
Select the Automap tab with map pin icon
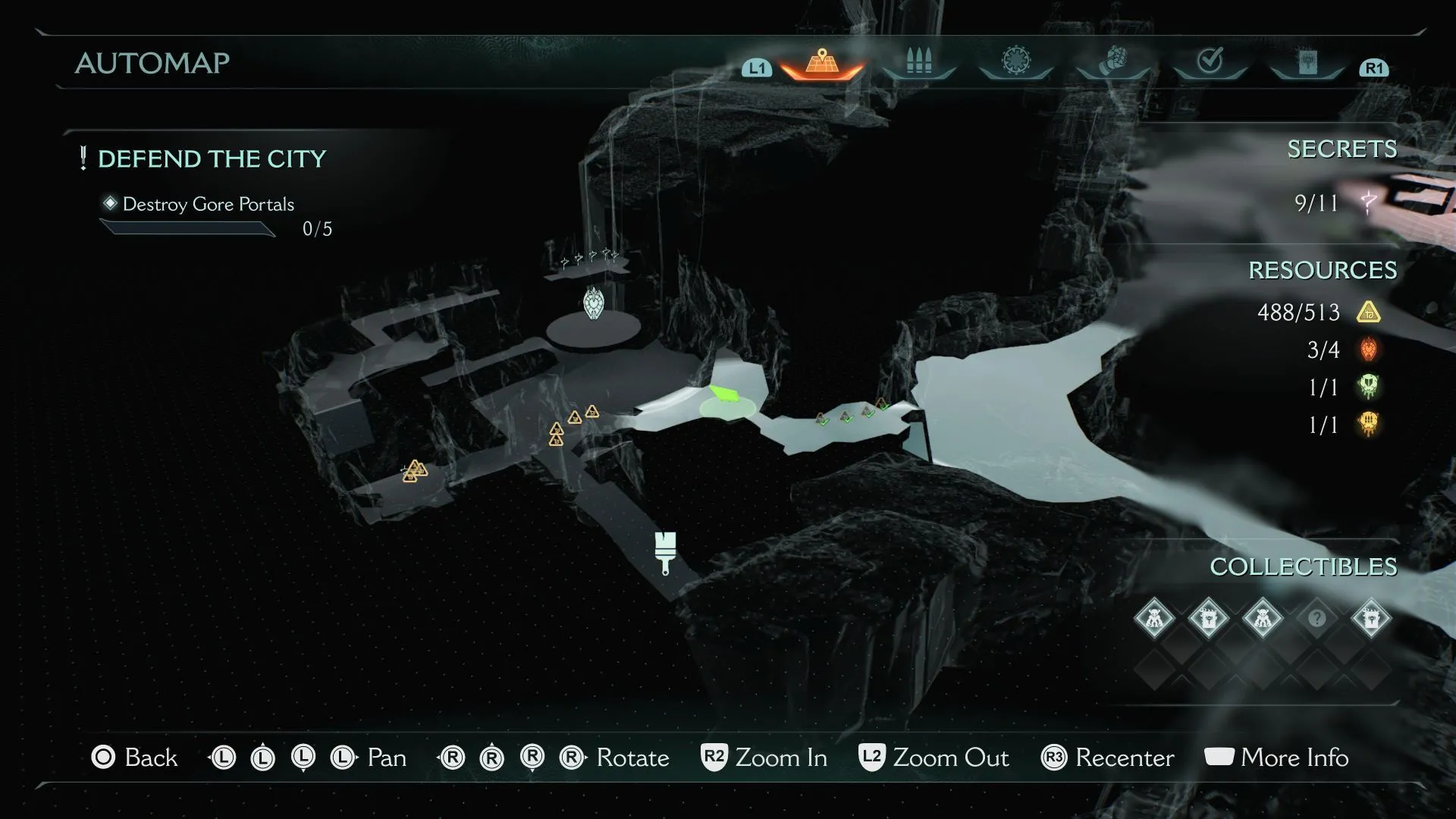coord(822,62)
